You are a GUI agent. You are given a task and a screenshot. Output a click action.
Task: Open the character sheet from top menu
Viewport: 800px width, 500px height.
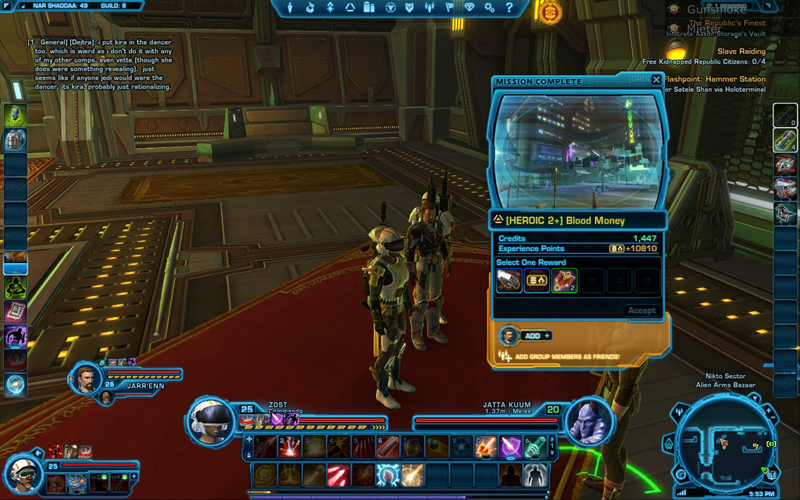(x=292, y=8)
